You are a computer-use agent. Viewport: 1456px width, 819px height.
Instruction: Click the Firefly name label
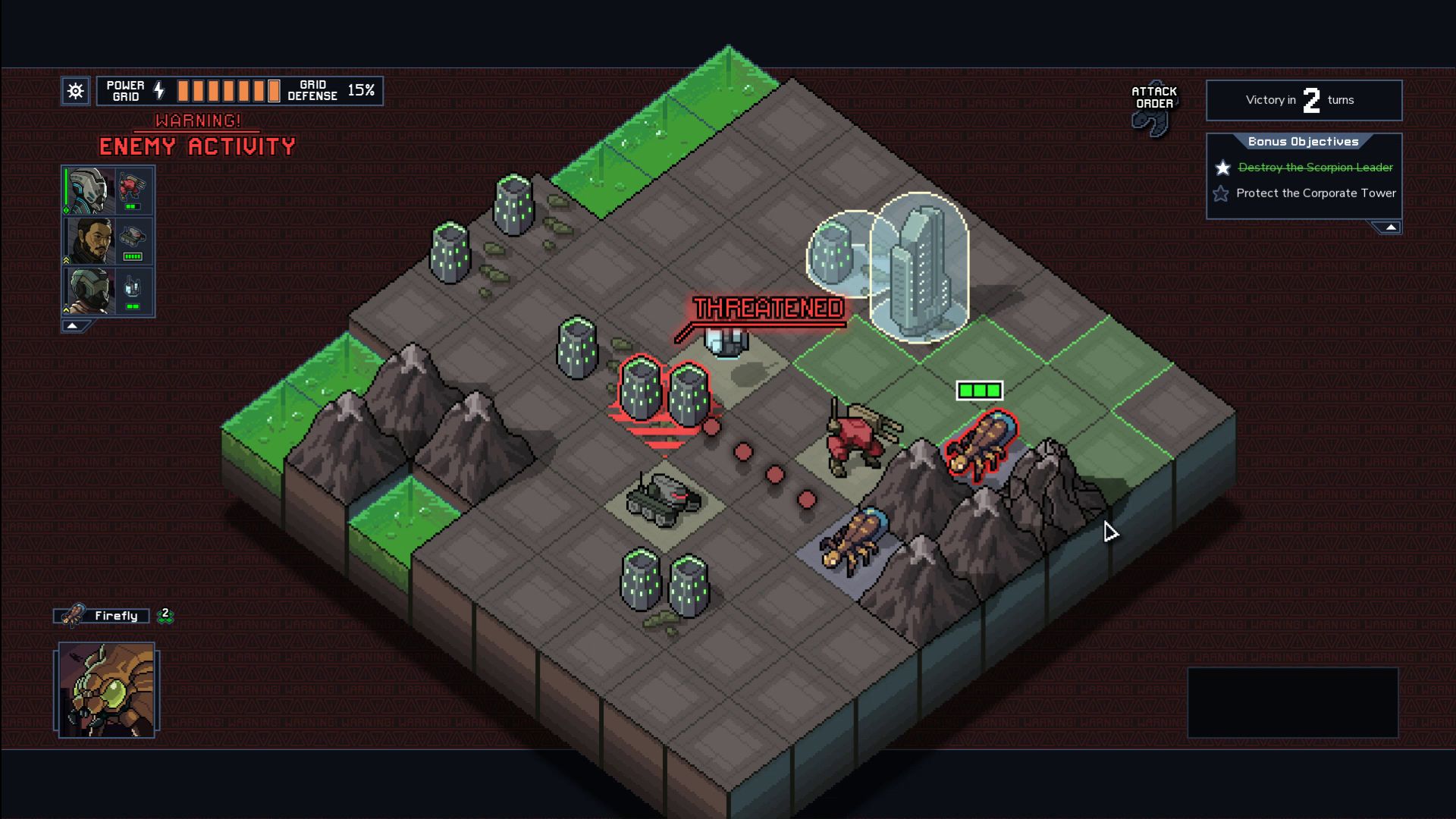tap(115, 616)
